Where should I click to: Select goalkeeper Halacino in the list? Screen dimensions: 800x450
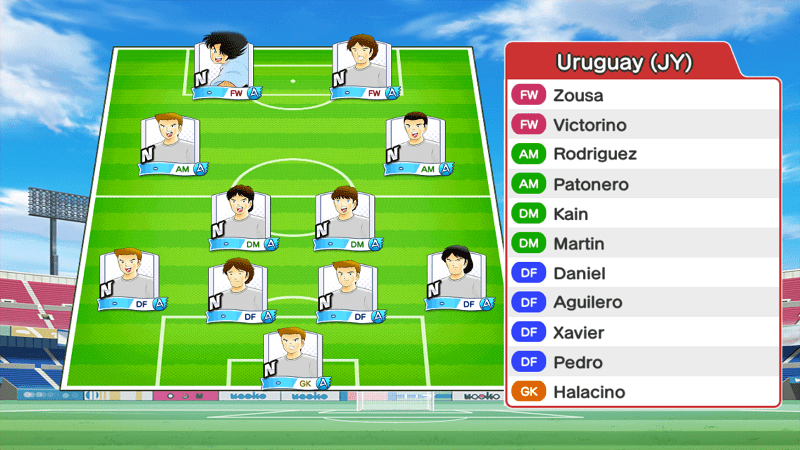tap(642, 392)
